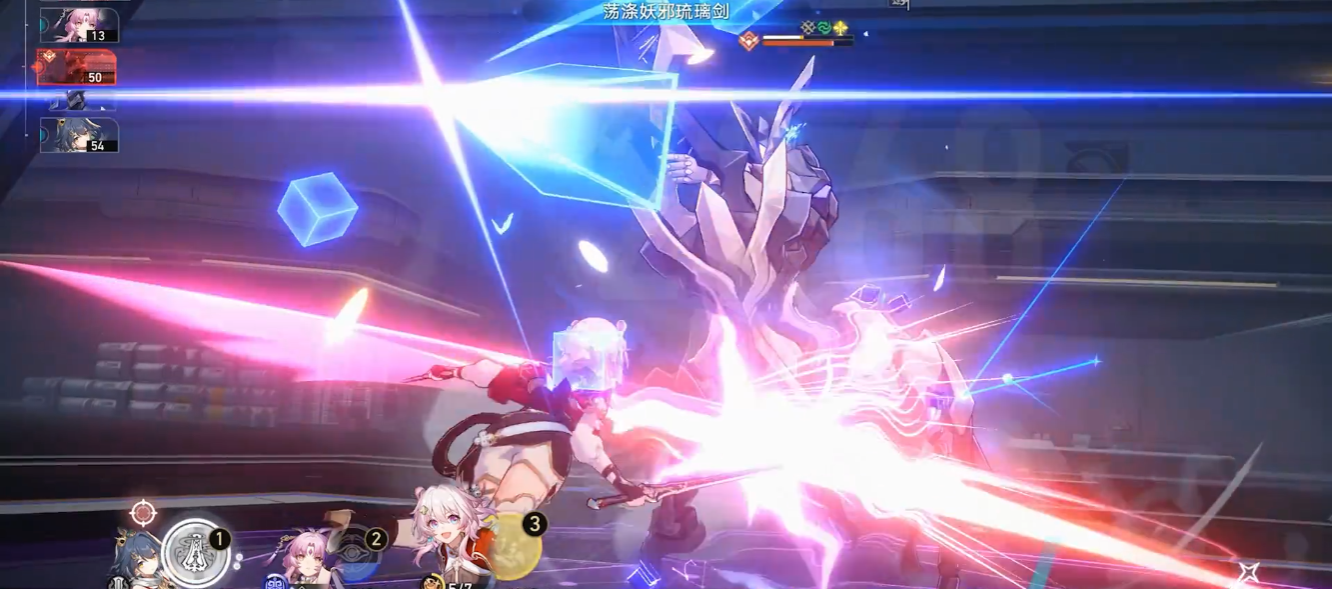Screen dimensions: 1332x589
Task: Select the blue-haired character's bottom portrait
Action: coord(138,561)
